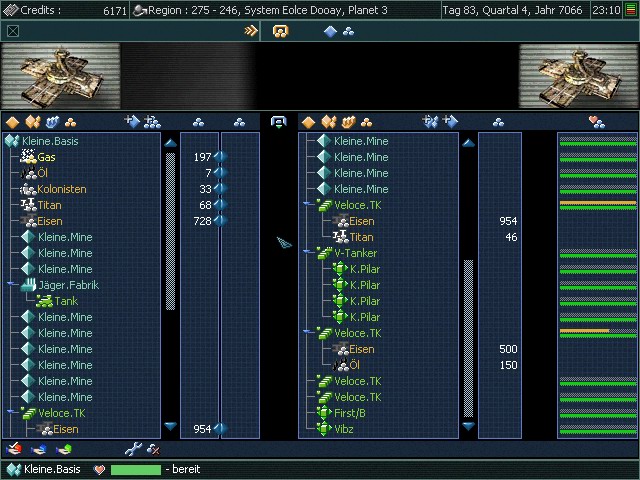Select the First/B ship entry
The image size is (640, 480).
(x=349, y=413)
